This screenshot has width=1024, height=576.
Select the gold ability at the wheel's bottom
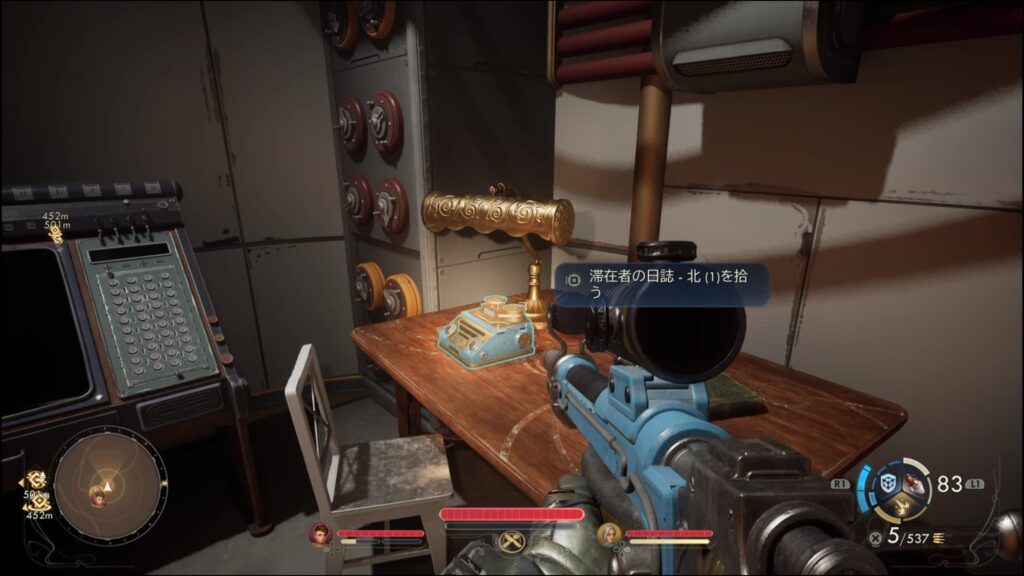point(899,507)
